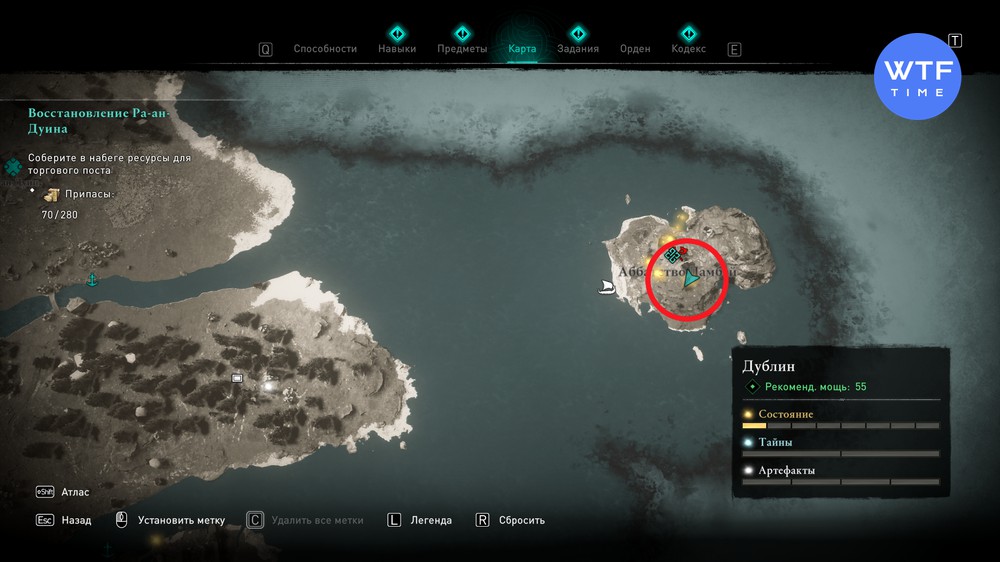Select the Карта tab
The width and height of the screenshot is (1000, 562).
tap(522, 49)
